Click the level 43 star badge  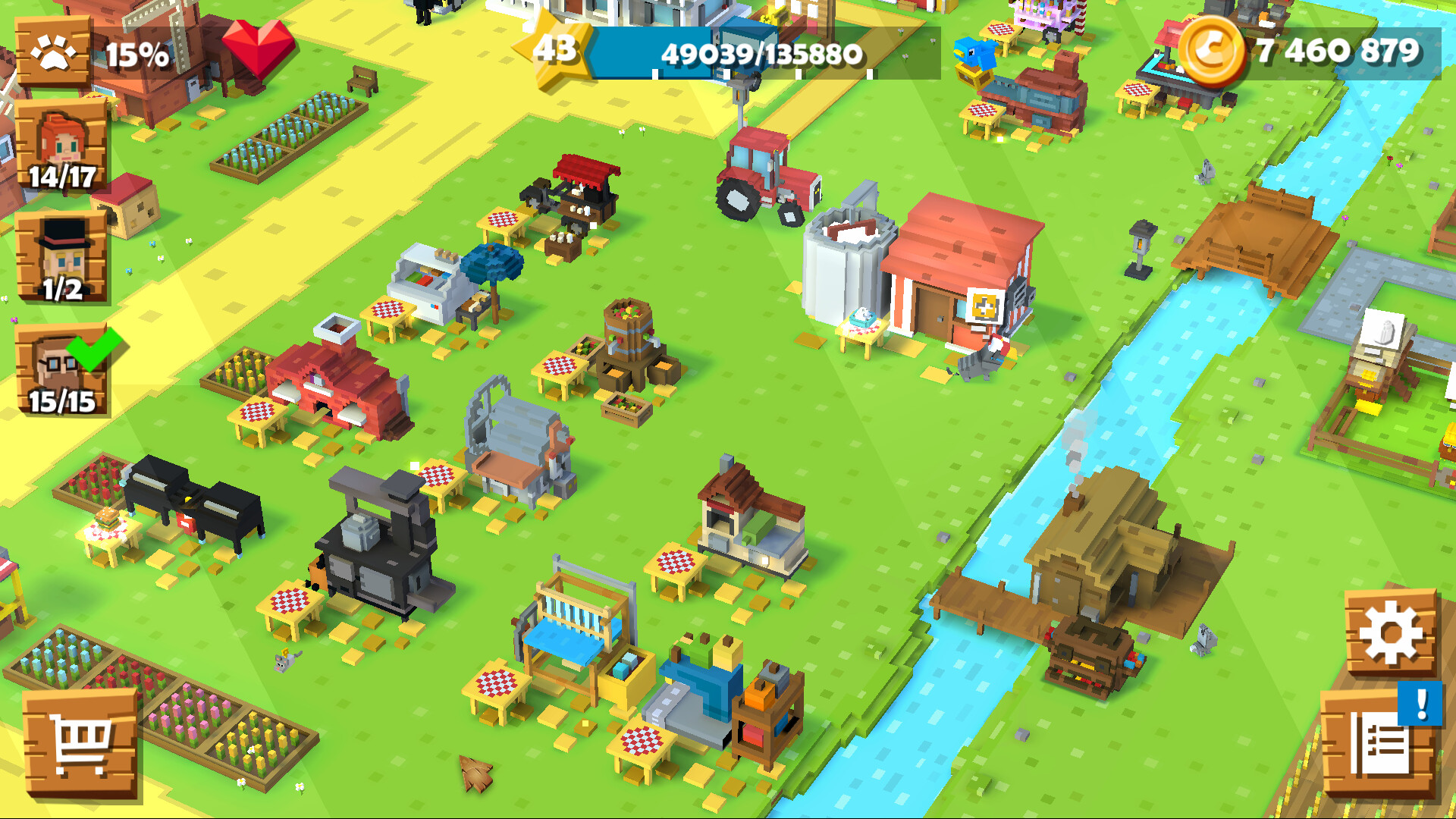tap(559, 50)
